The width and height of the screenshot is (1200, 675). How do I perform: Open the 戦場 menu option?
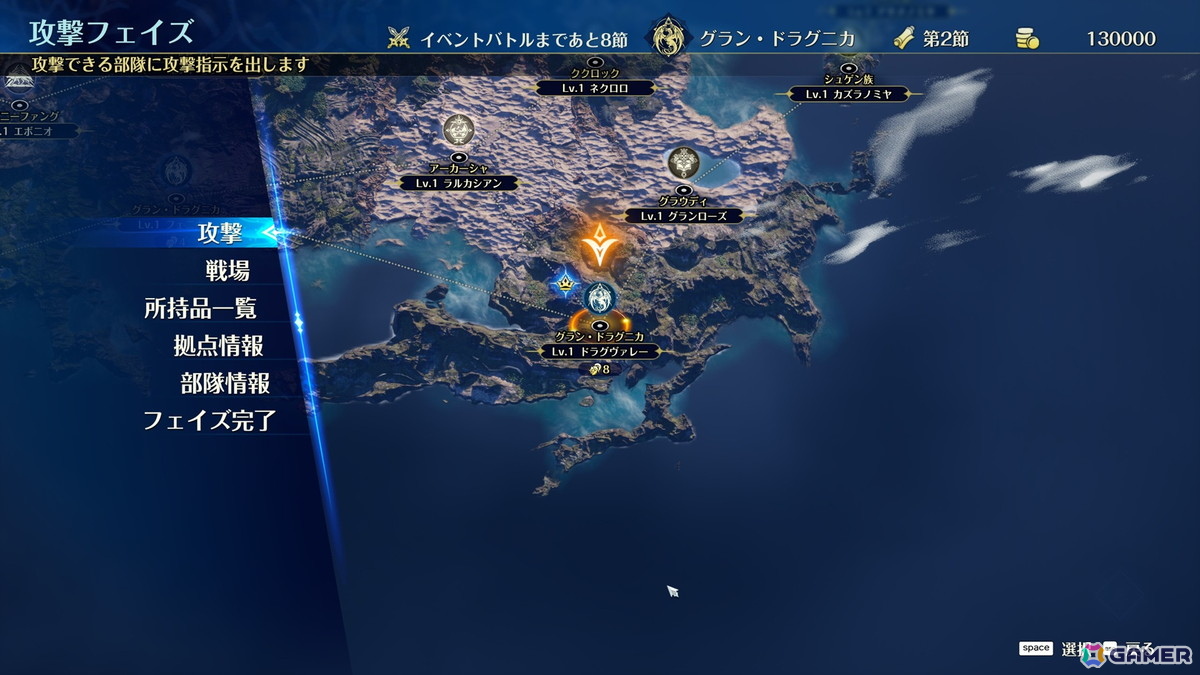226,270
